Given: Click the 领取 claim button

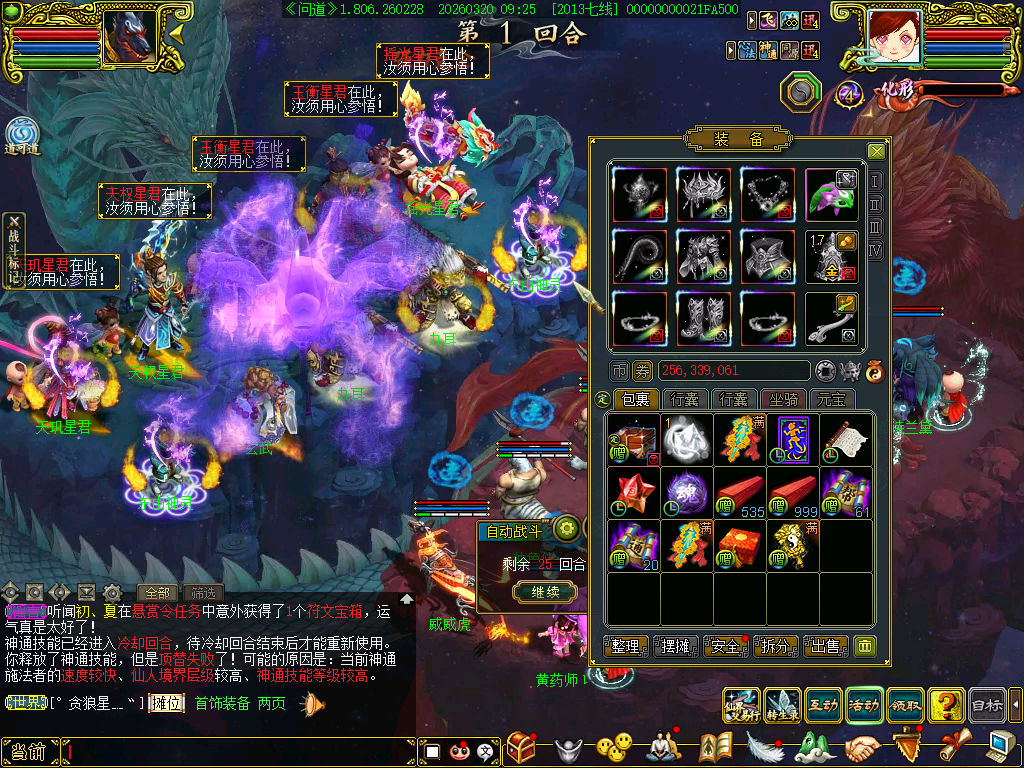Looking at the screenshot, I should point(904,706).
